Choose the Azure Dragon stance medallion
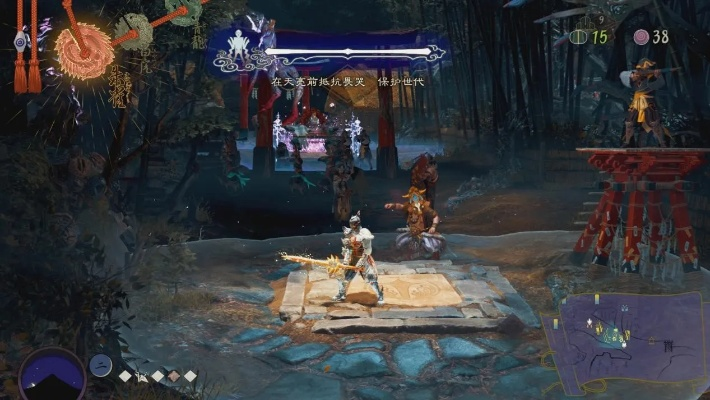 pyautogui.click(x=182, y=11)
